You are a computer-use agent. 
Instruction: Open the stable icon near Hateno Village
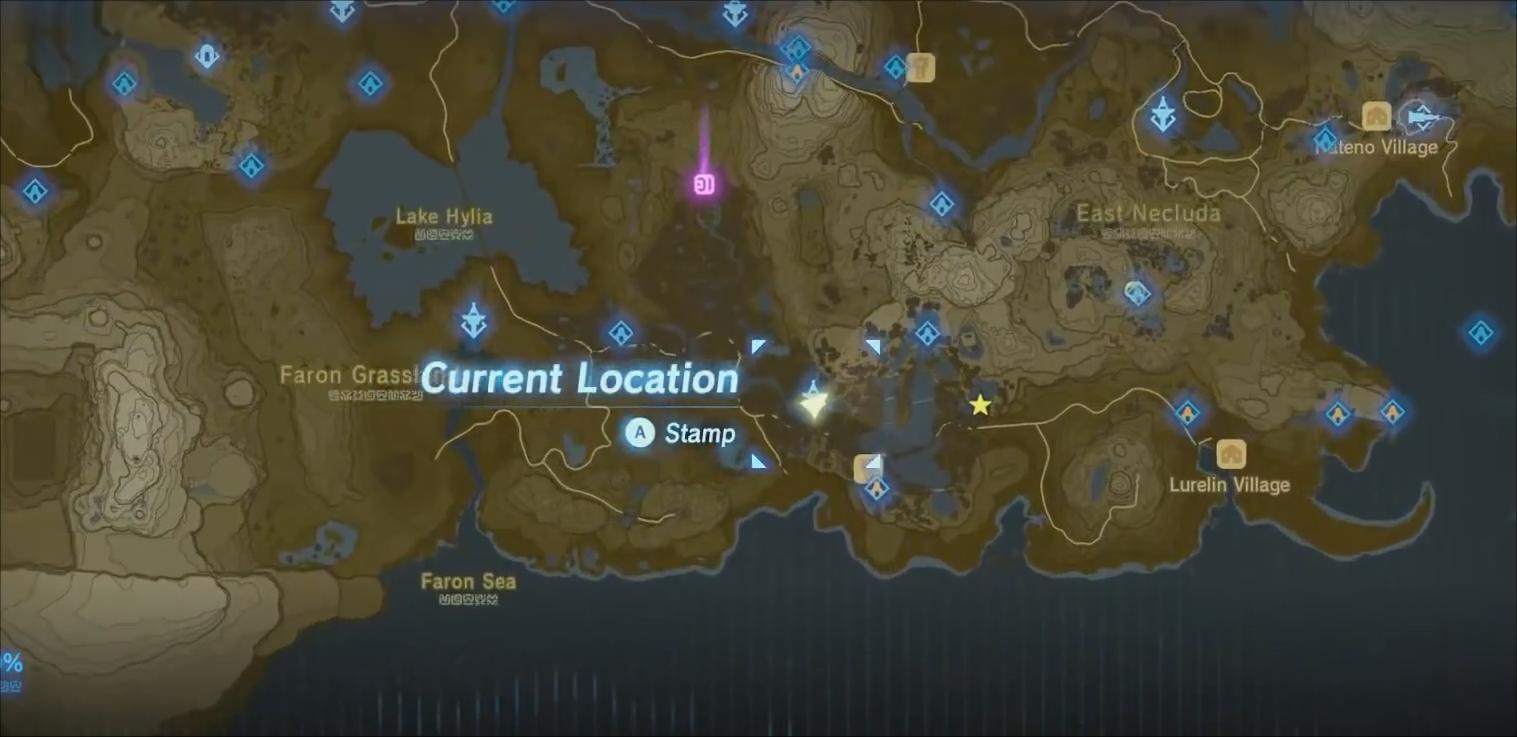click(1377, 116)
